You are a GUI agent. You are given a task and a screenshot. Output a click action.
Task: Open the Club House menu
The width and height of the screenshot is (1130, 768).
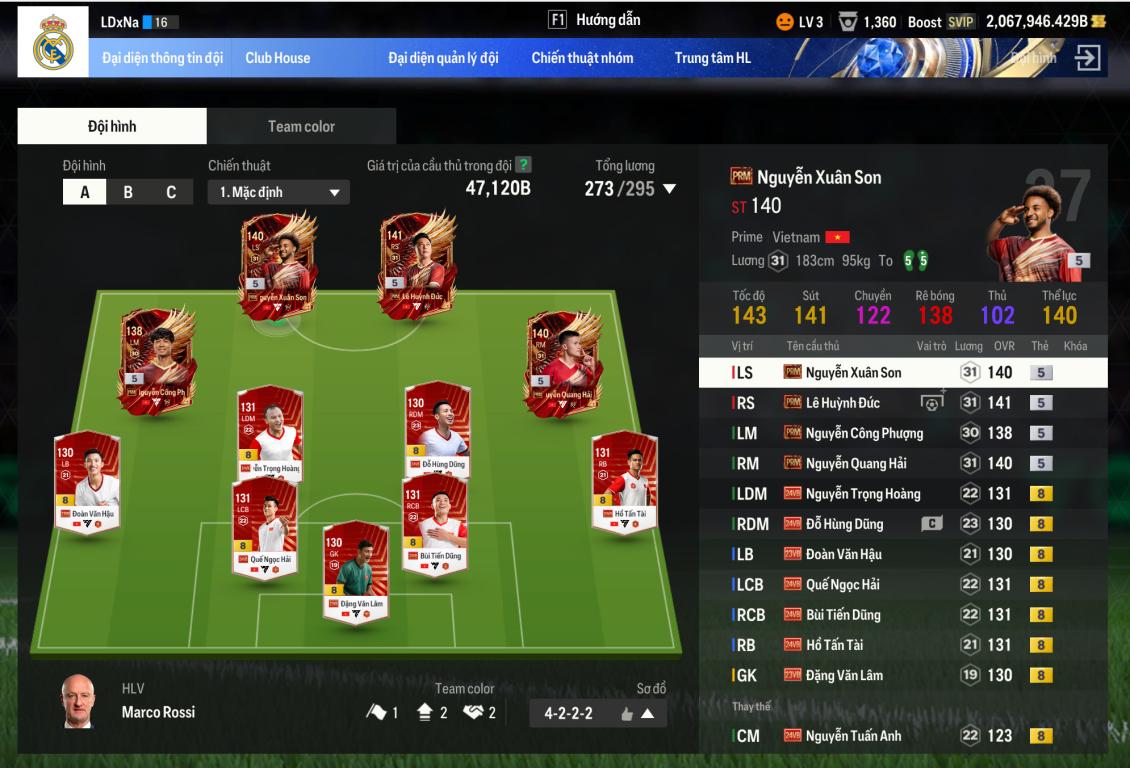[277, 58]
